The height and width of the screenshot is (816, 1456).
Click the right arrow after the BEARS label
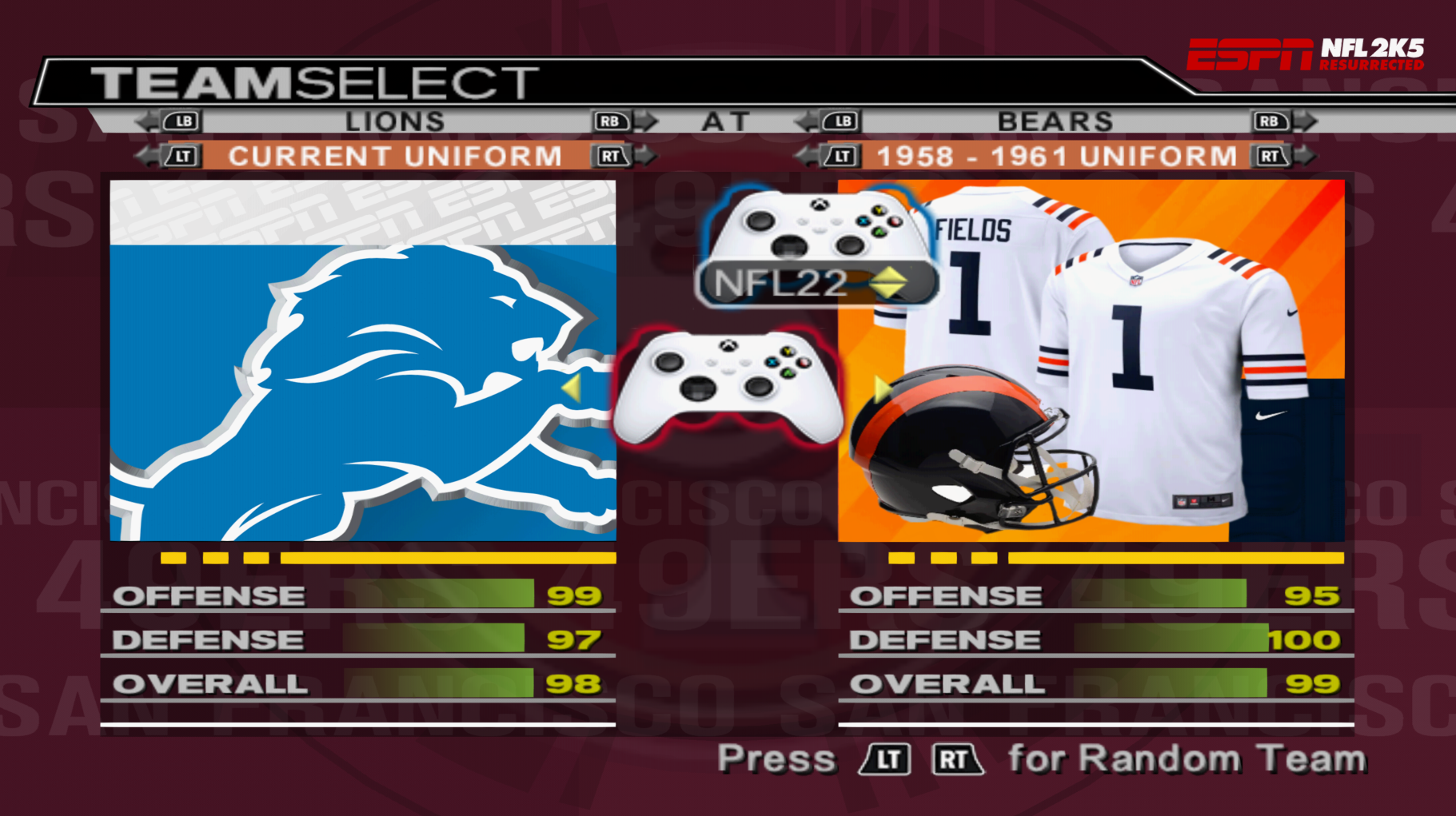pos(1305,121)
